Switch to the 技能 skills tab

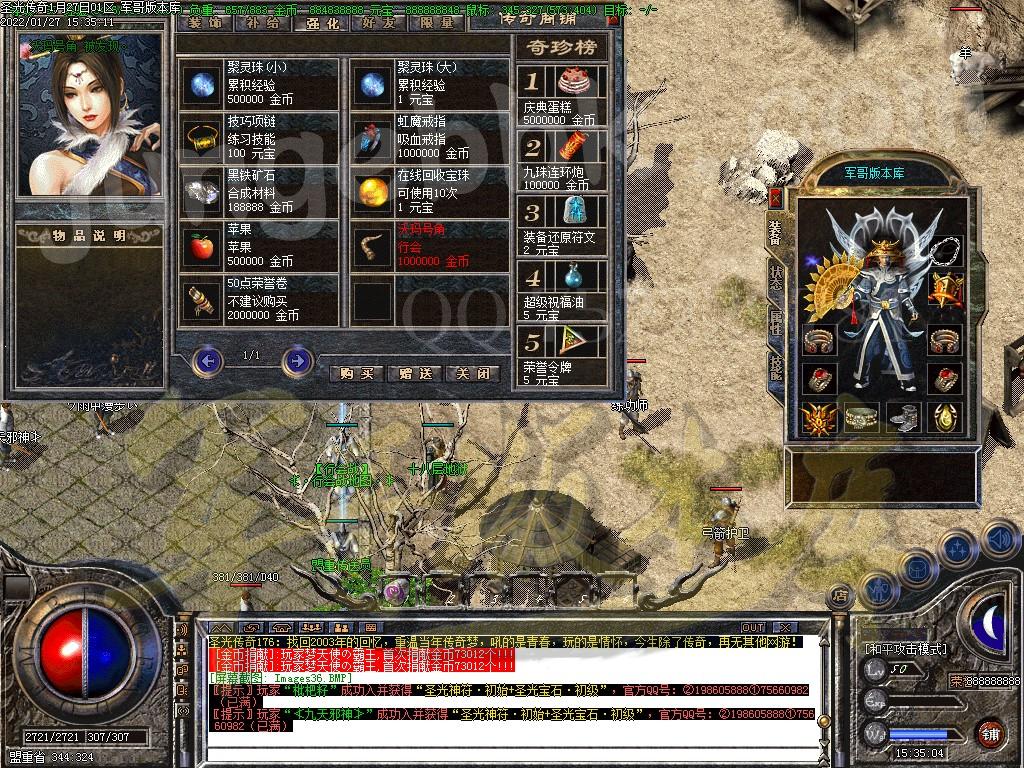775,366
